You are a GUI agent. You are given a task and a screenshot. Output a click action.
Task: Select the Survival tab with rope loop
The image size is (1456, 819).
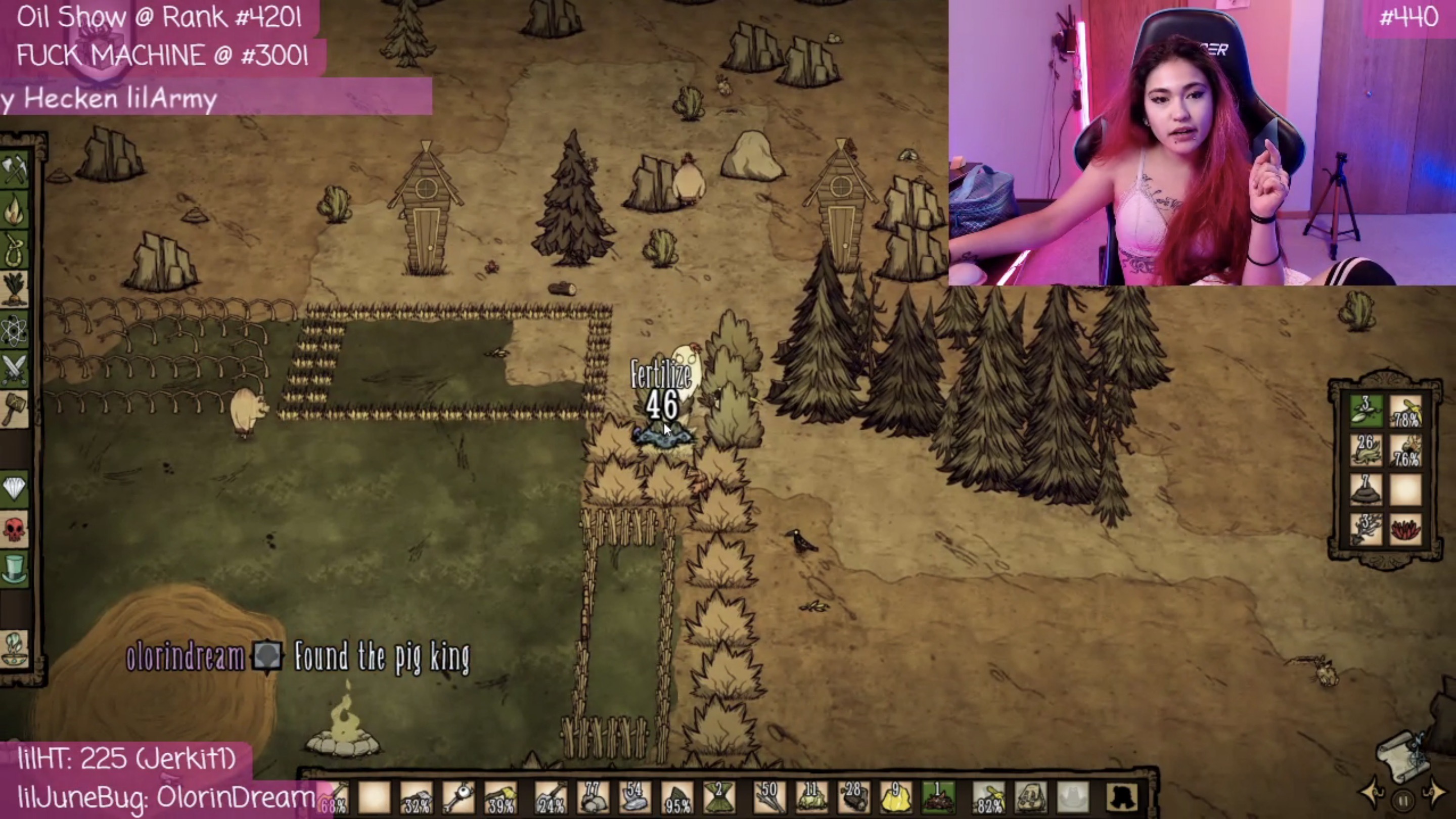[x=15, y=249]
